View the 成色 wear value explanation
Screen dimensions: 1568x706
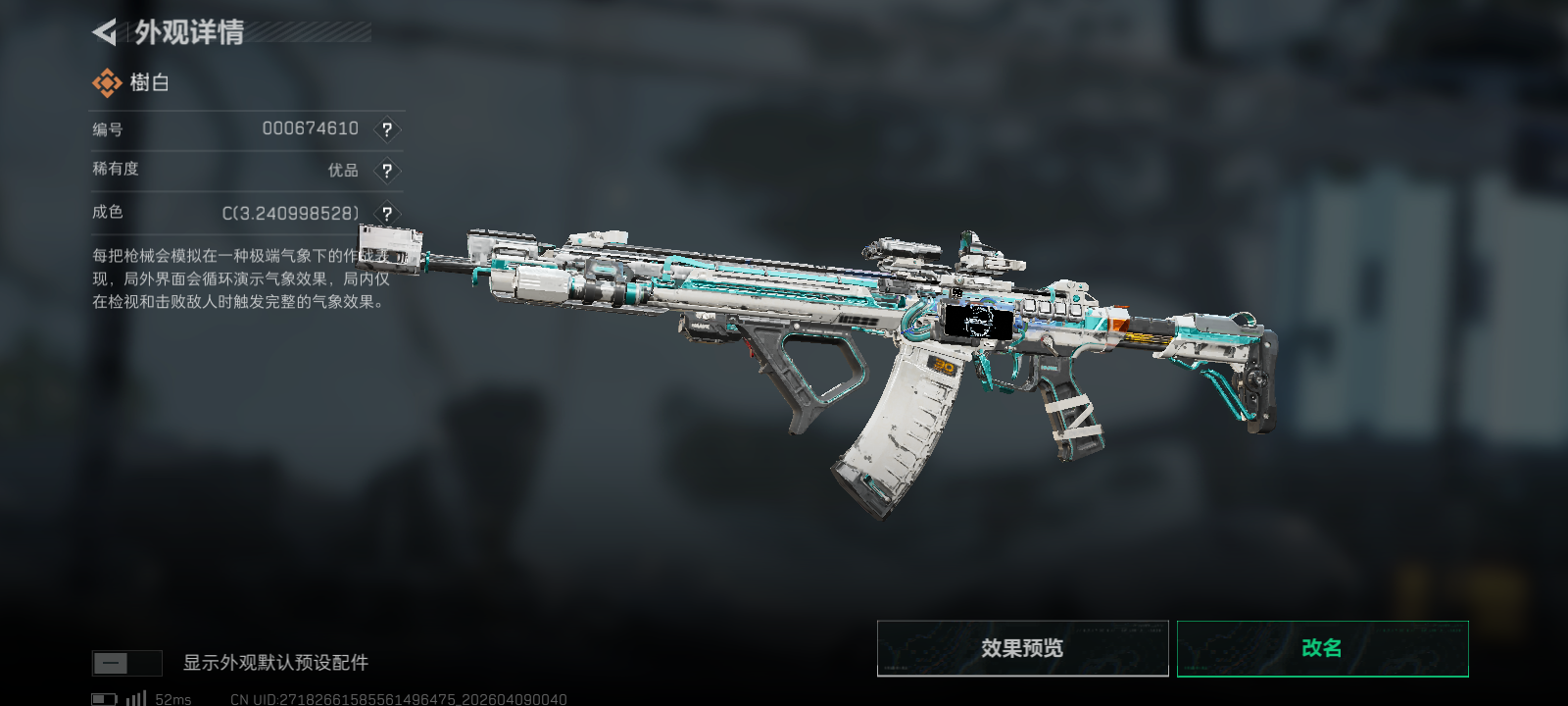tap(387, 214)
